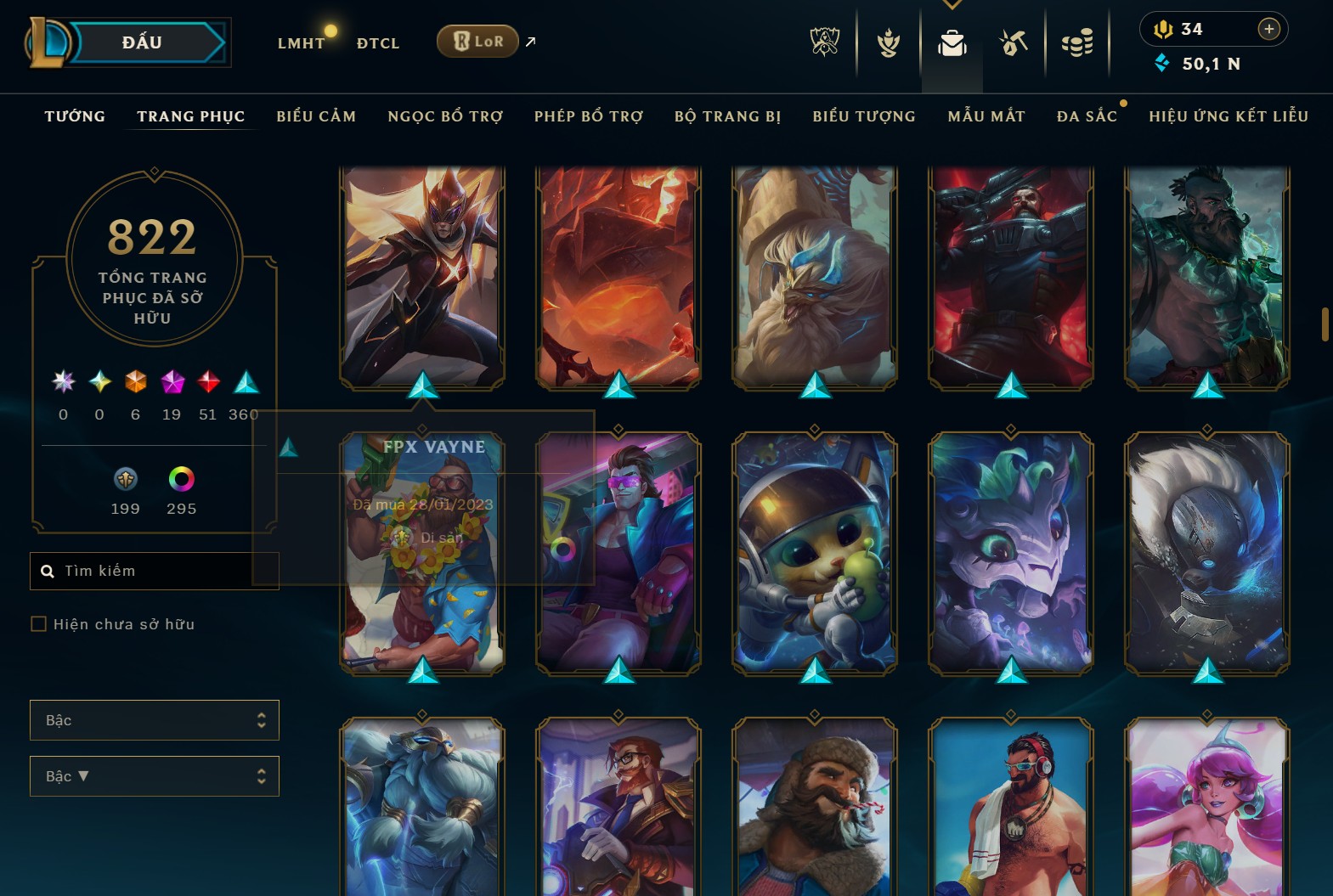Open Hextech Crafting loot icon

1014,42
